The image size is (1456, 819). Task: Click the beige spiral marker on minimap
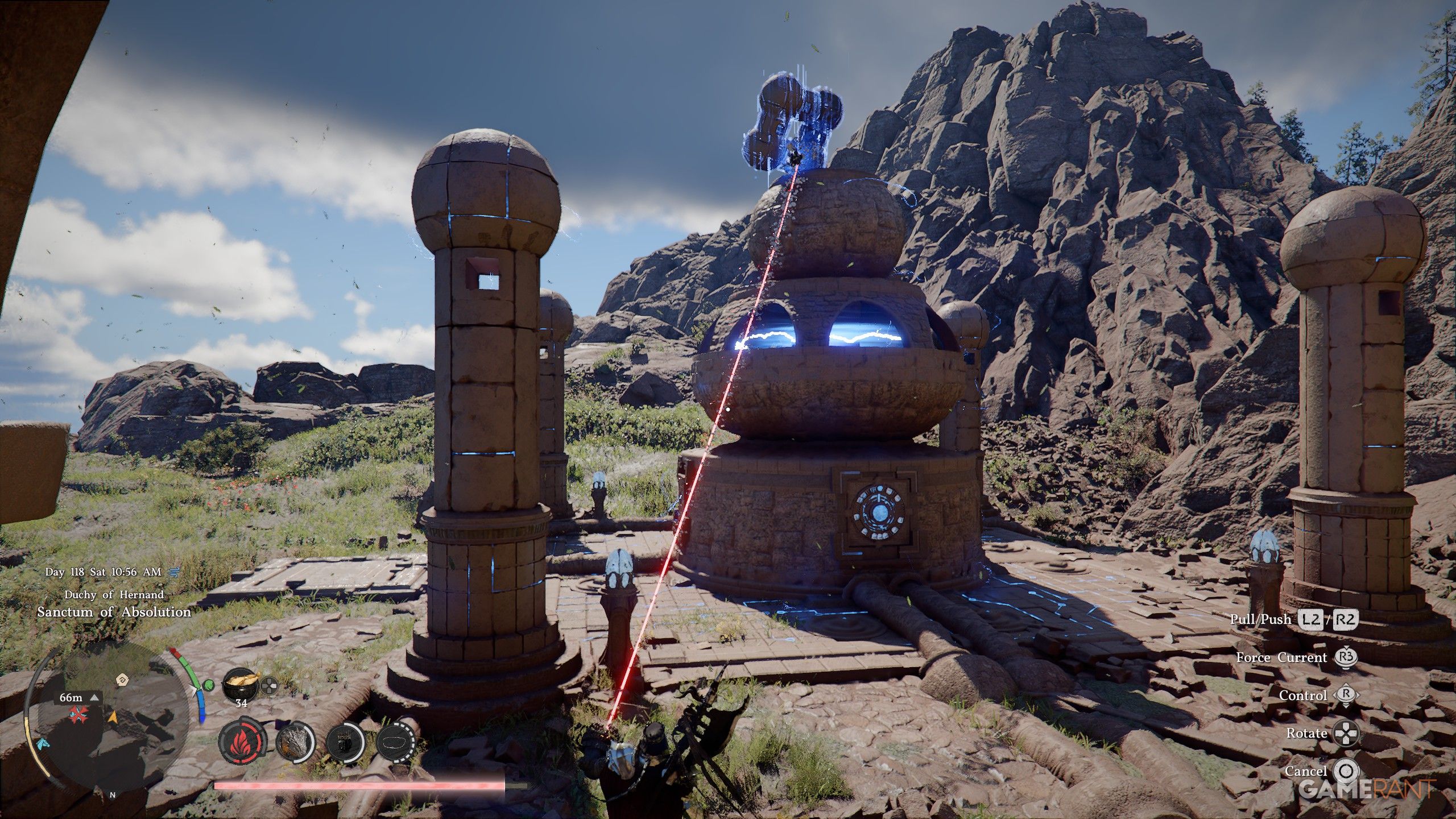[121, 679]
